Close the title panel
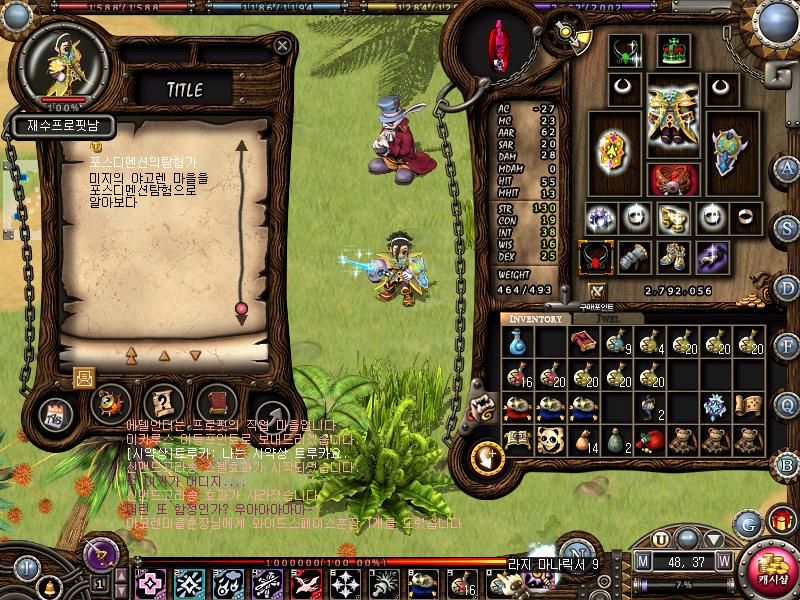The width and height of the screenshot is (800, 600). [x=283, y=45]
